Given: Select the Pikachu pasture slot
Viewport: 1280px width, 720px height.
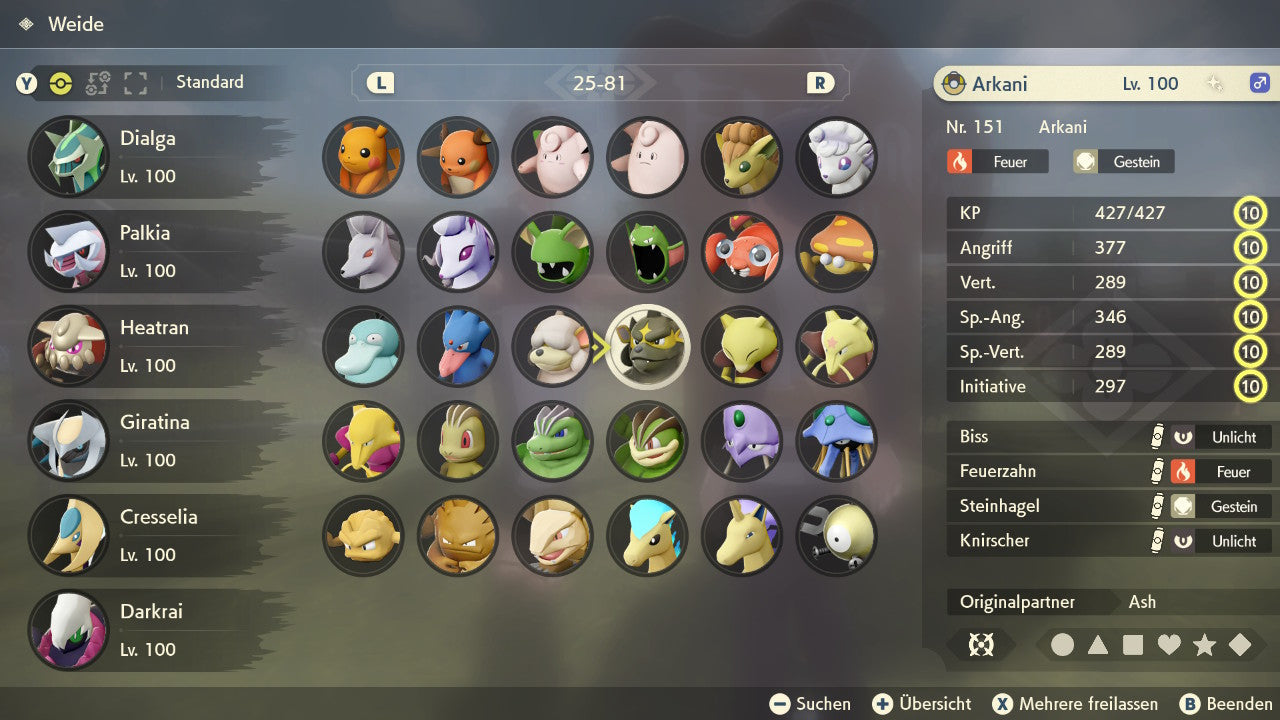Looking at the screenshot, I should coord(363,157).
